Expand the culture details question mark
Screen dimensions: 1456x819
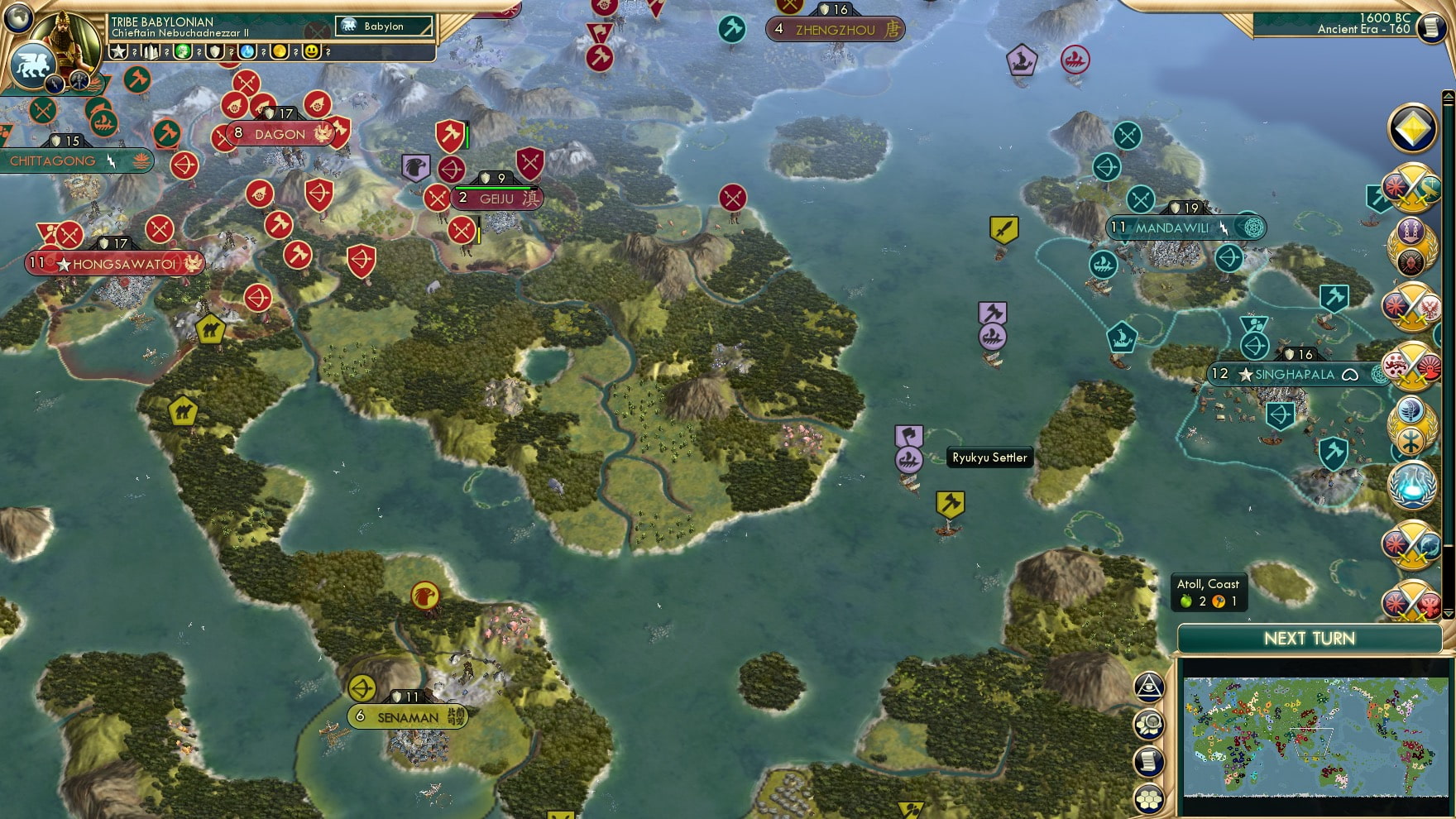[167, 52]
